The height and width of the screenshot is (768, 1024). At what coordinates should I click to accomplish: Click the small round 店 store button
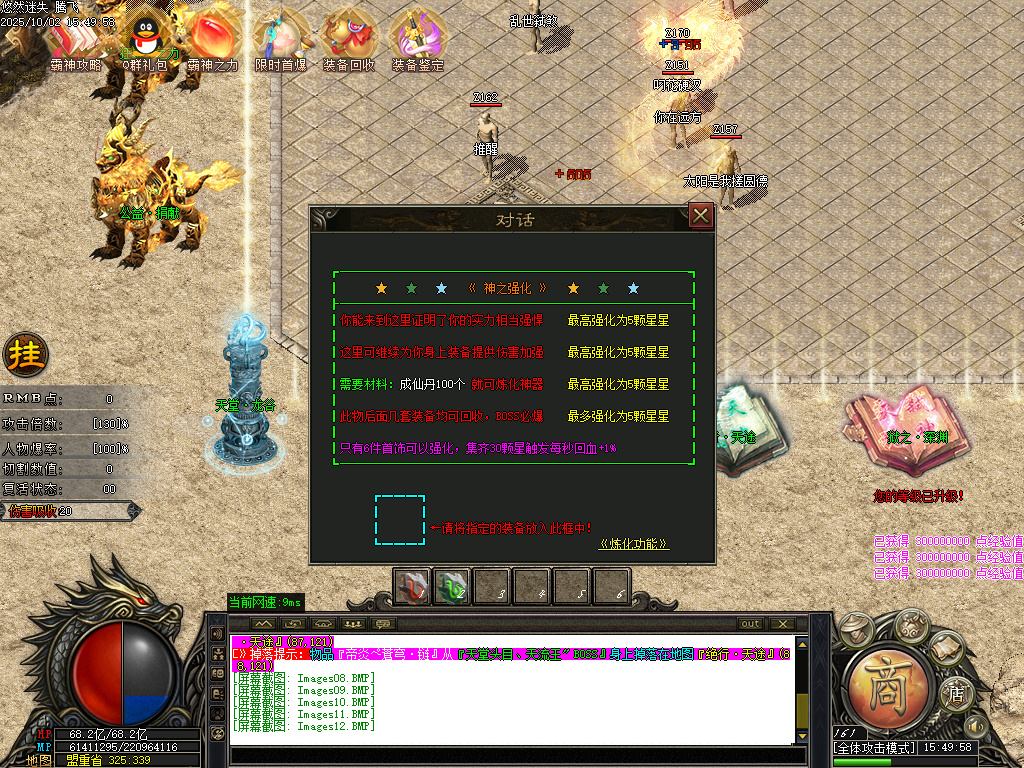pos(956,690)
